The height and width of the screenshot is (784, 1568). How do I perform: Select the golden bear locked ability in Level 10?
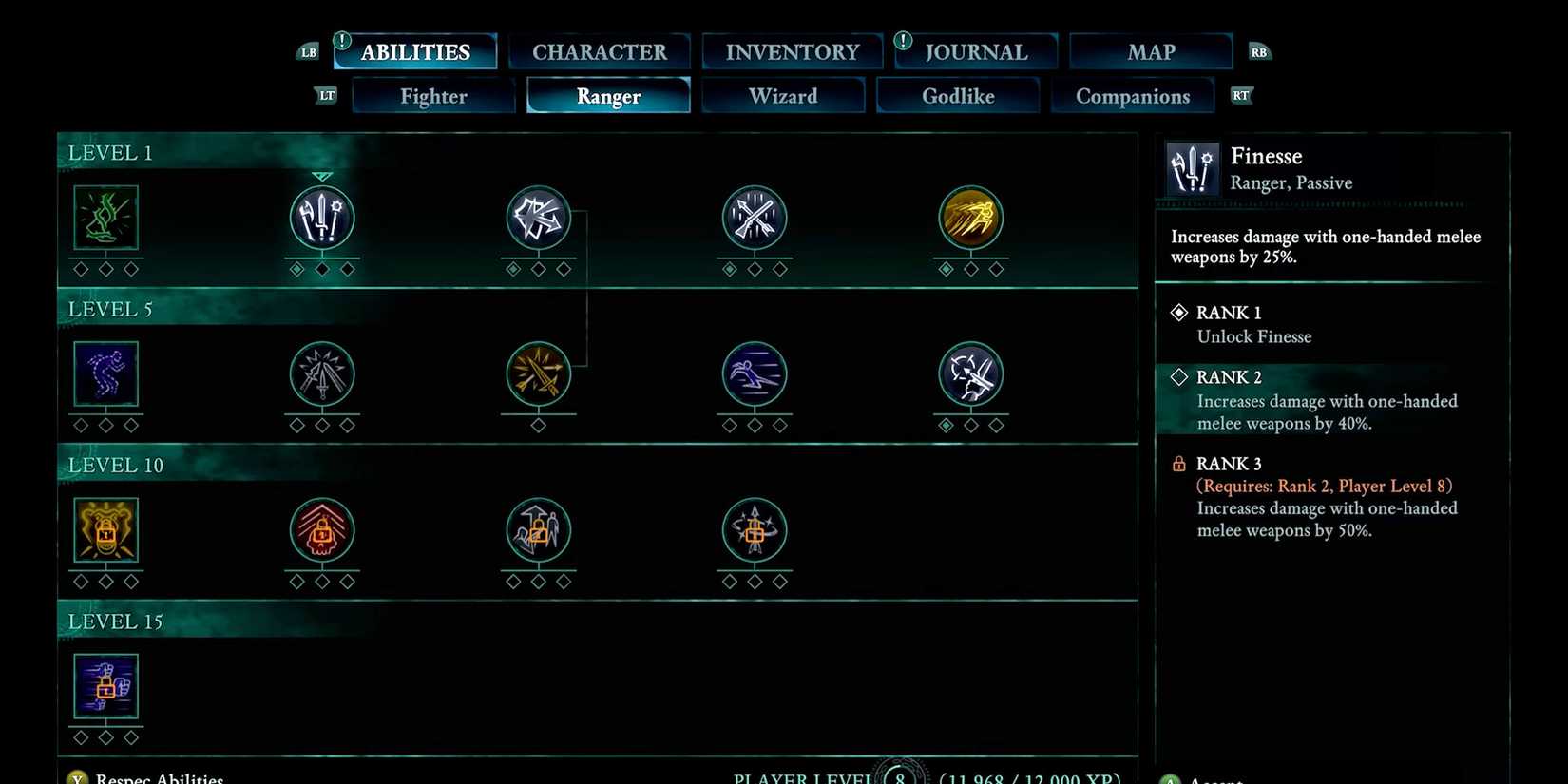[105, 529]
